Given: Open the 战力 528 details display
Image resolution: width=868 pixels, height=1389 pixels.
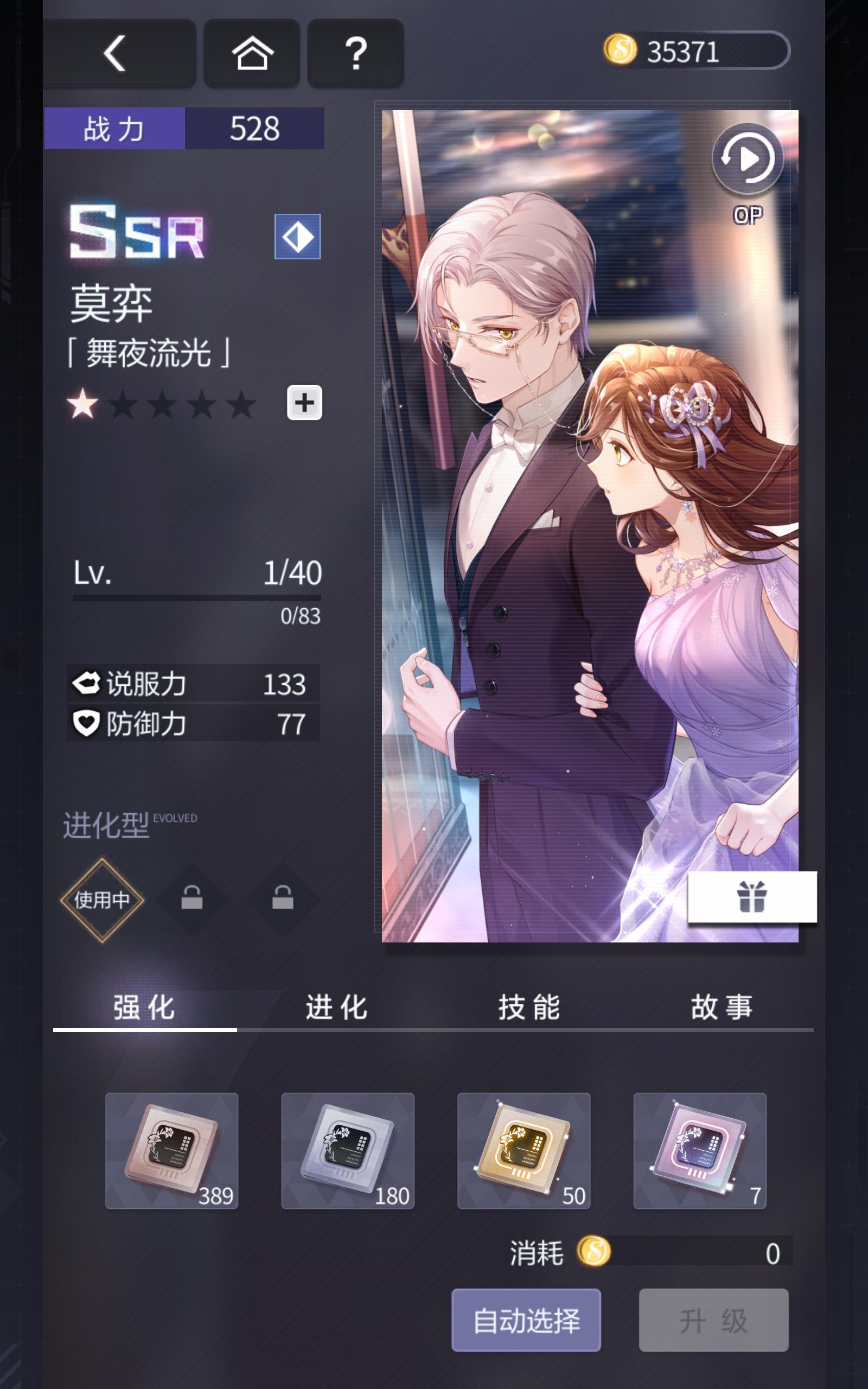Looking at the screenshot, I should (184, 129).
